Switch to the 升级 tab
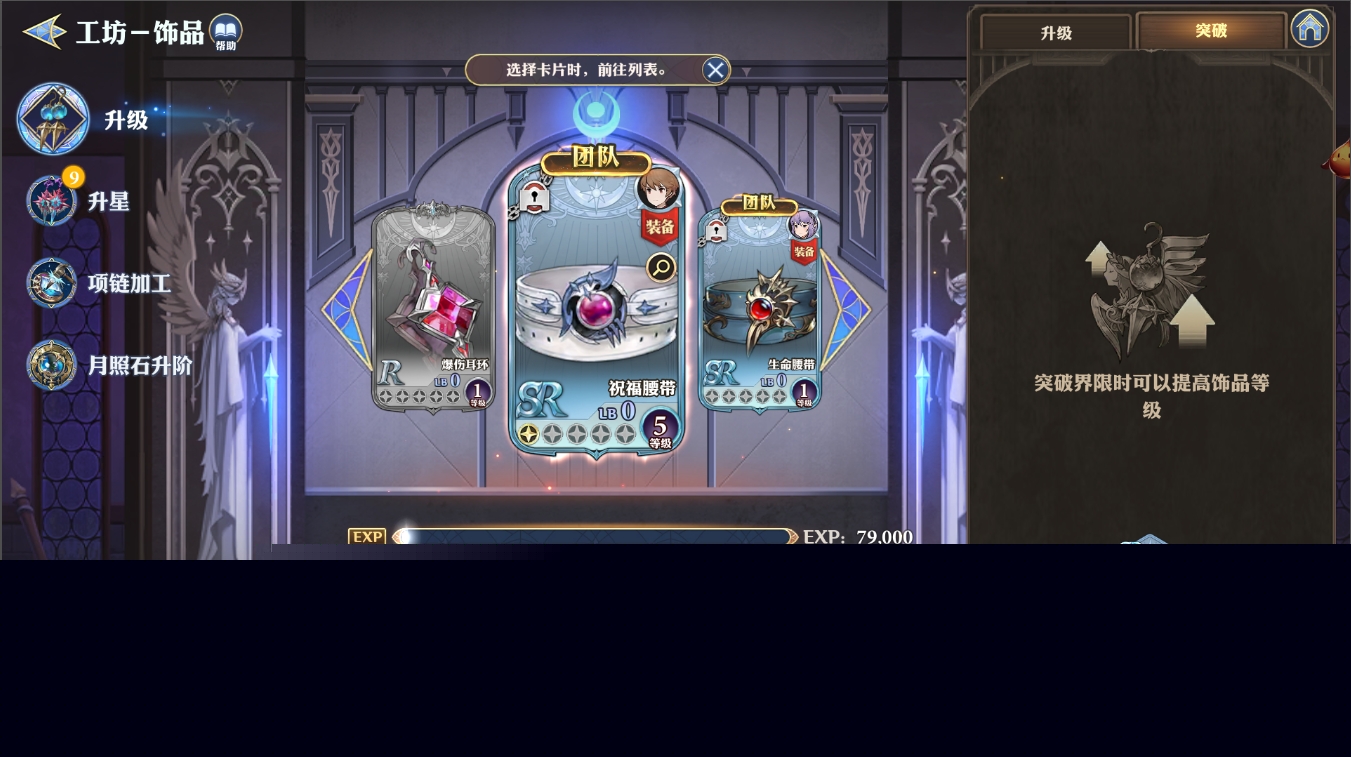Image resolution: width=1351 pixels, height=757 pixels. click(1056, 33)
